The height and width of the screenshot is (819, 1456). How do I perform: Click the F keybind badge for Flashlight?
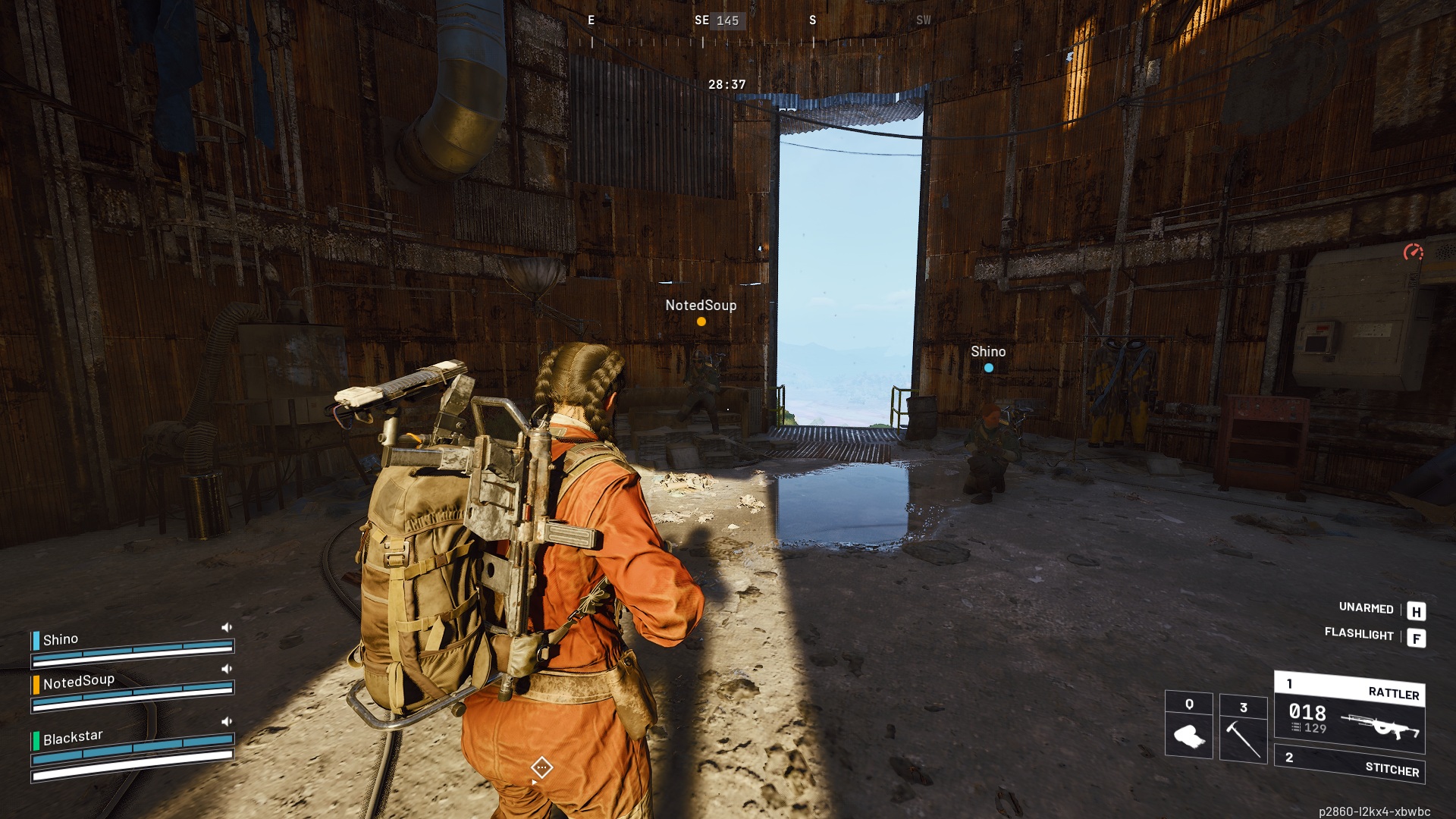[1415, 637]
